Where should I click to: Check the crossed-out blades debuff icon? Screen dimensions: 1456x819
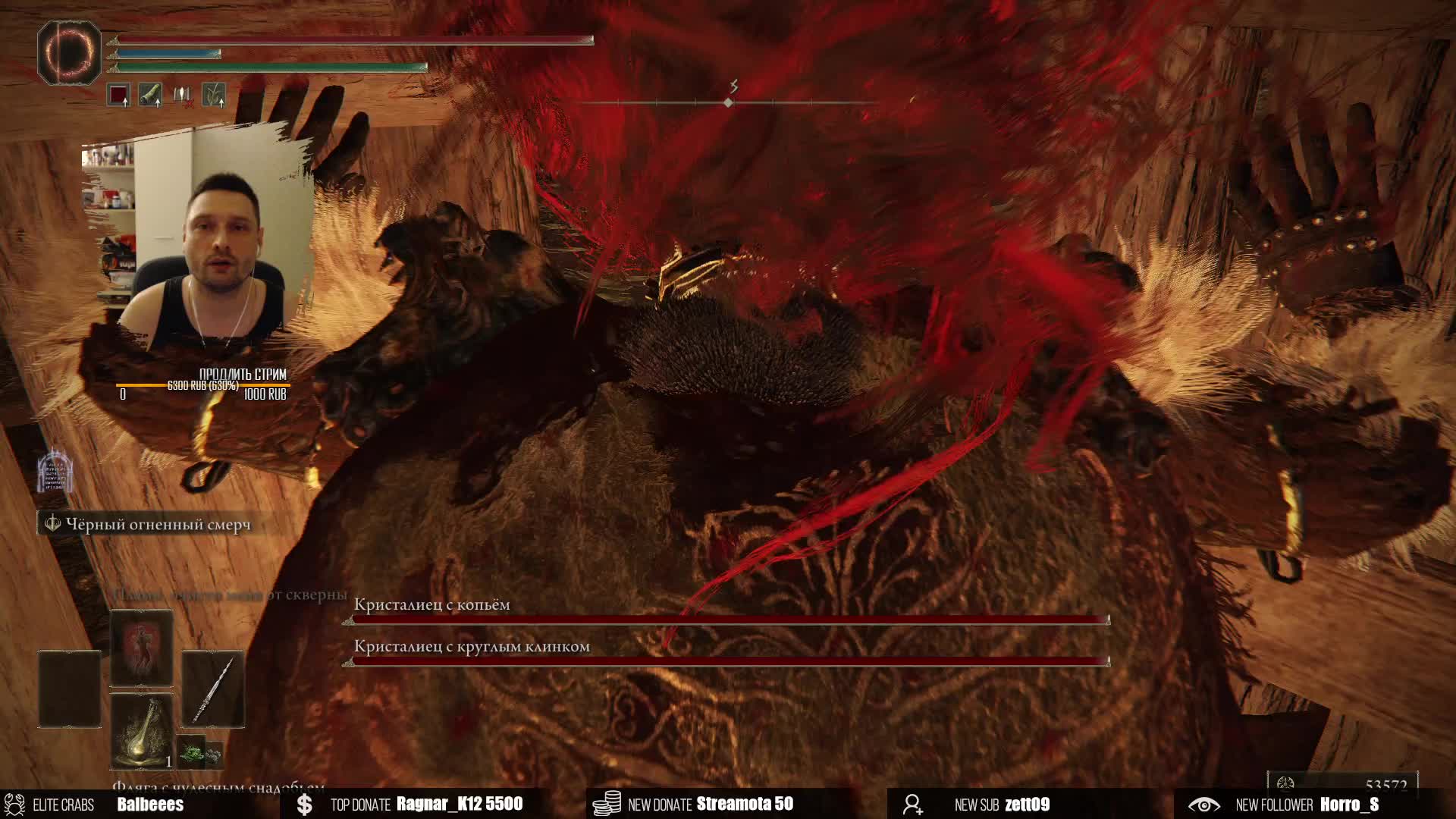(x=182, y=95)
